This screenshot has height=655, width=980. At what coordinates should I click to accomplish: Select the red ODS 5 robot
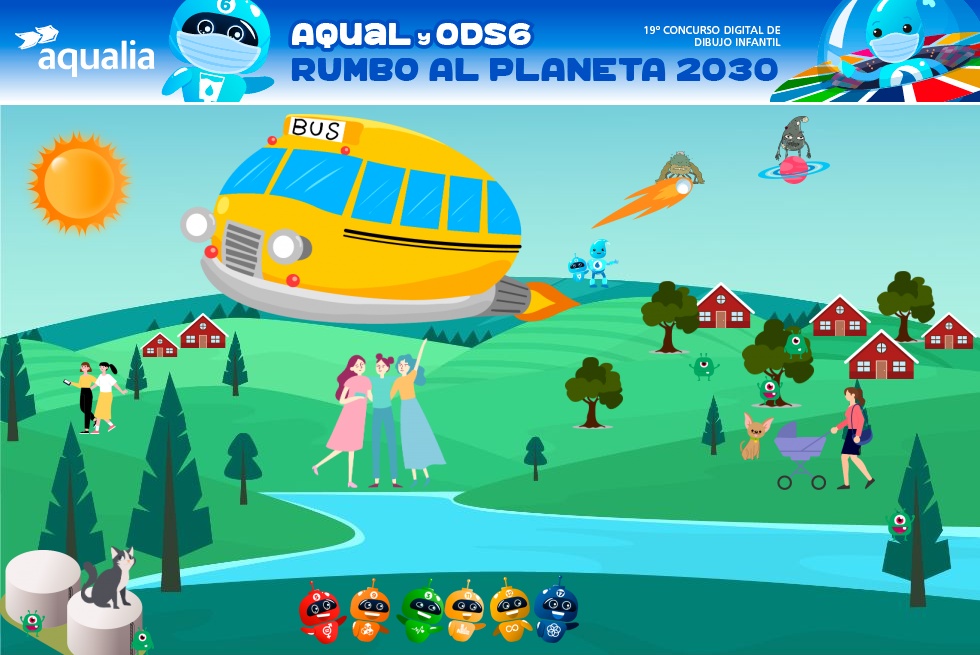pos(321,611)
